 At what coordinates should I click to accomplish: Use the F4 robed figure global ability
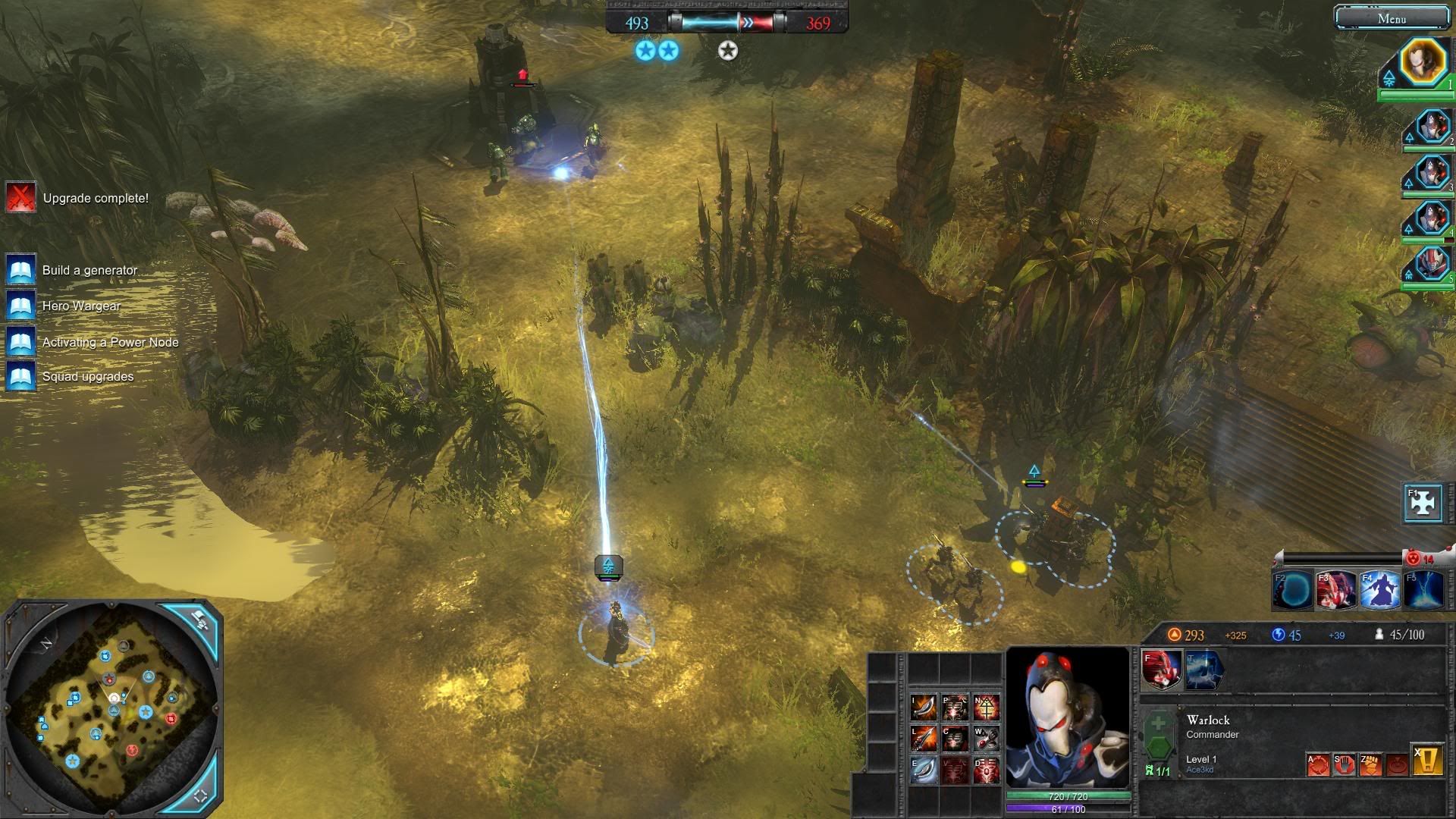tap(1379, 591)
